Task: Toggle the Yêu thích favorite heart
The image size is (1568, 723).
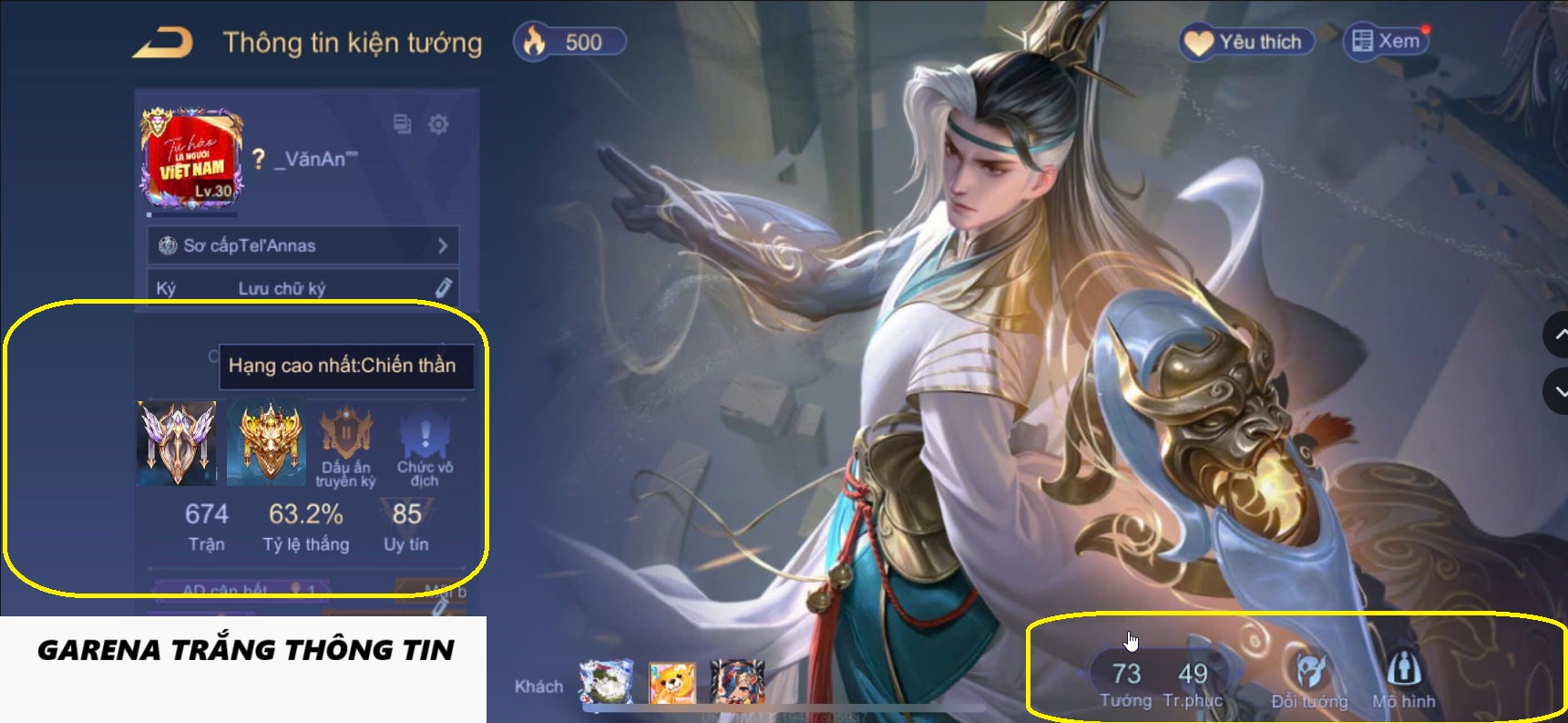Action: tap(1198, 40)
